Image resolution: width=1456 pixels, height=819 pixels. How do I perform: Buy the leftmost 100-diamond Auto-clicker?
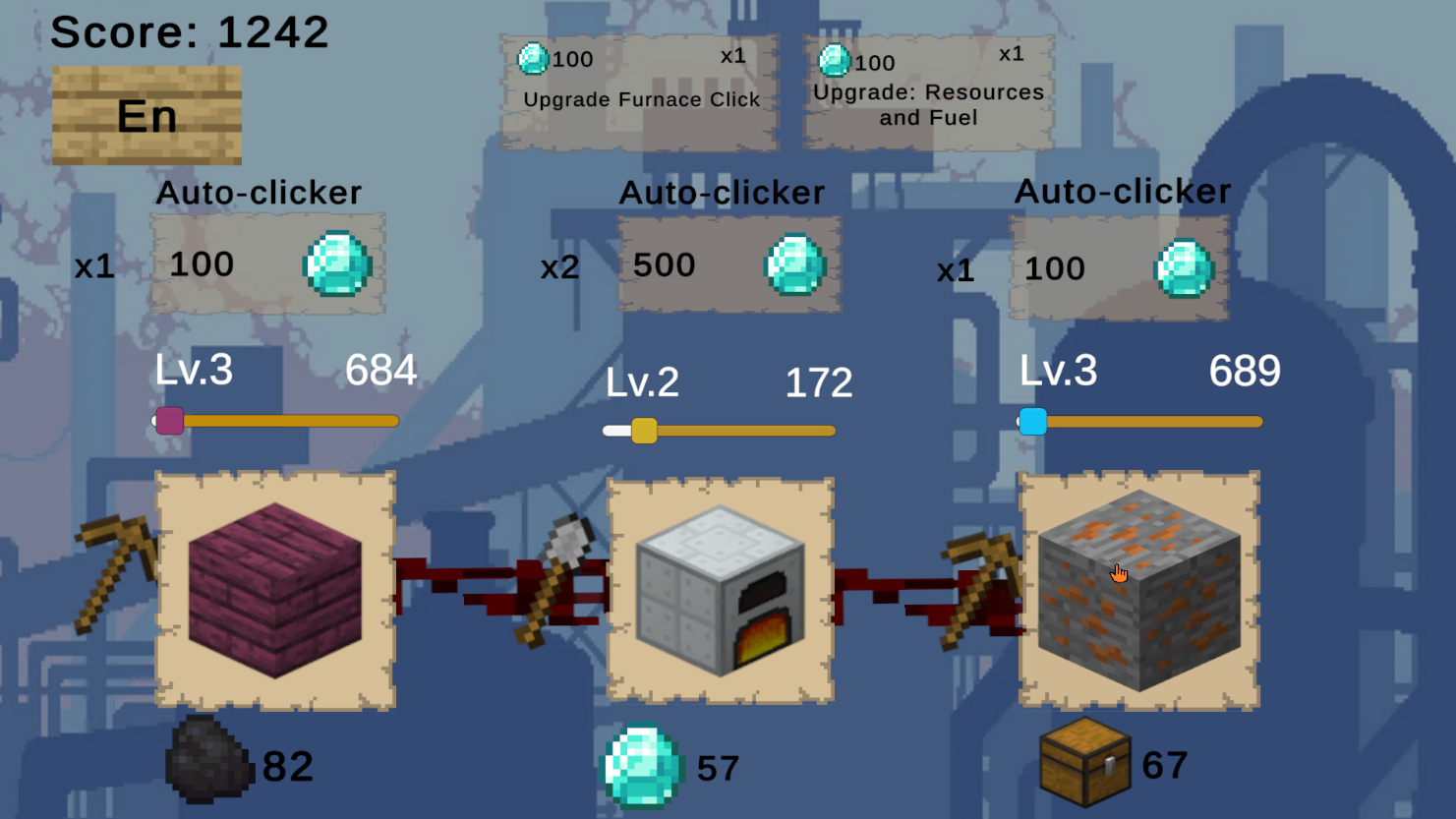266,264
